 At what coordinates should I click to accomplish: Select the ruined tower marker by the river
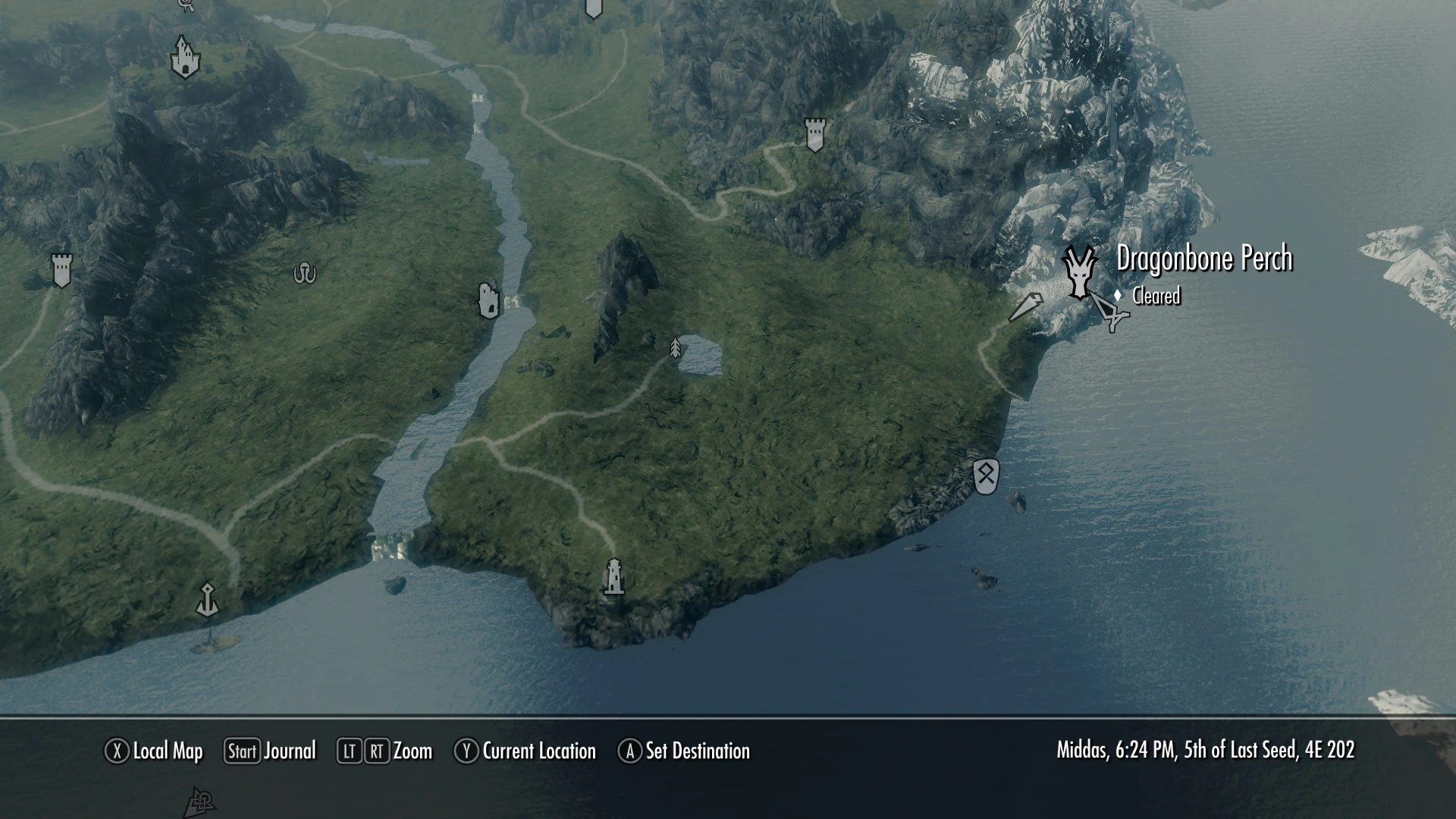tap(489, 300)
